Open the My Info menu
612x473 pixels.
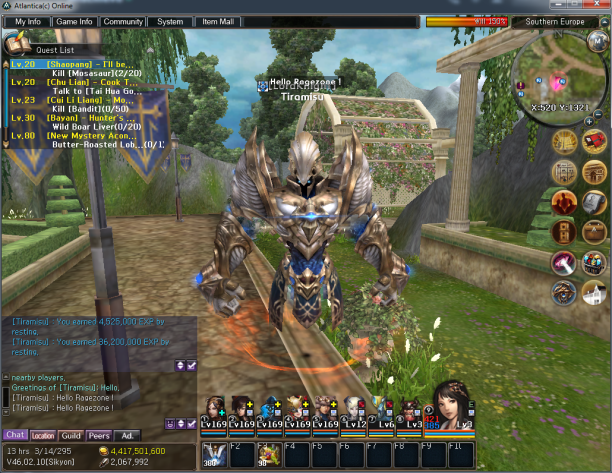[27, 21]
